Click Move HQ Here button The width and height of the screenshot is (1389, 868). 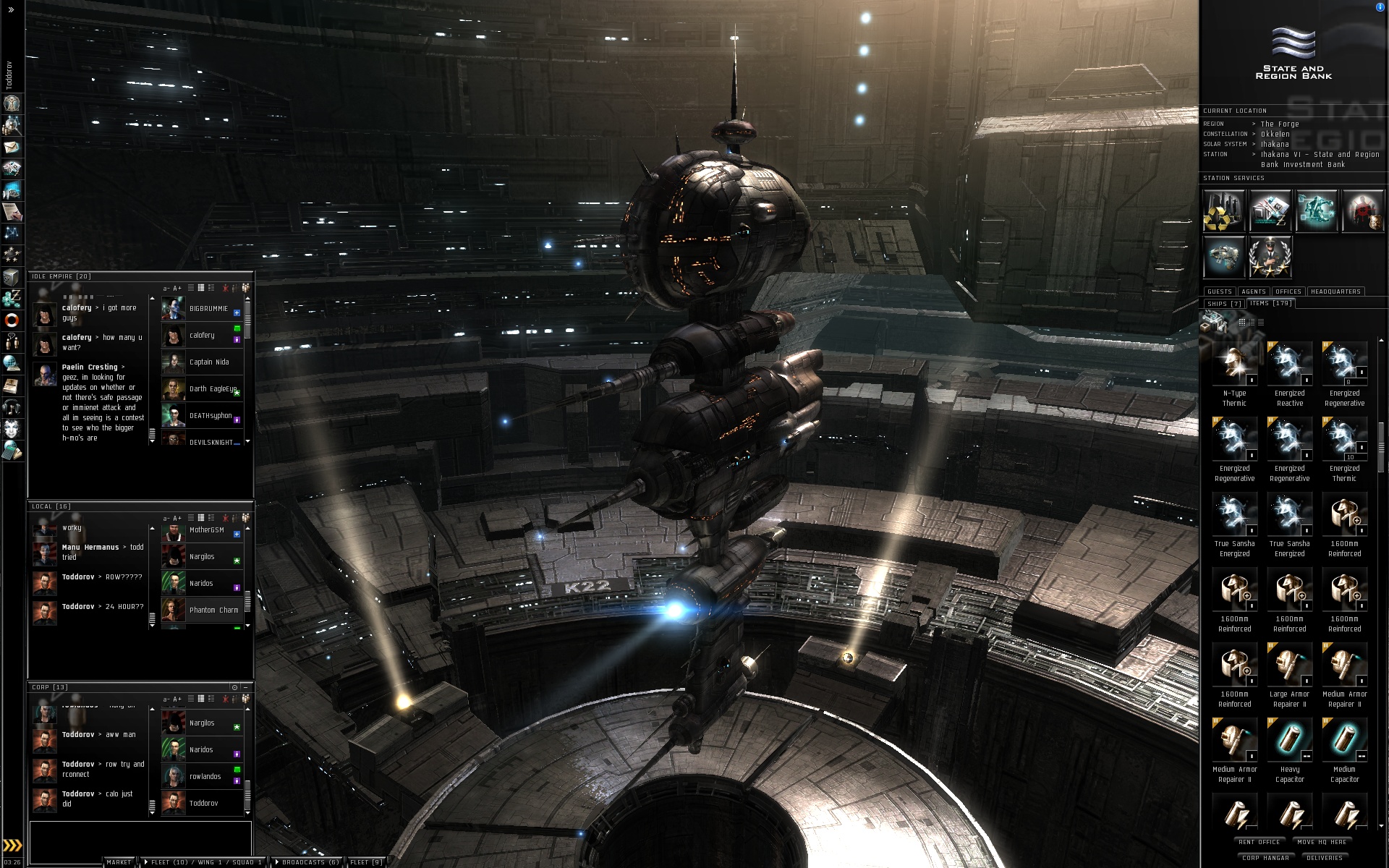click(1322, 842)
